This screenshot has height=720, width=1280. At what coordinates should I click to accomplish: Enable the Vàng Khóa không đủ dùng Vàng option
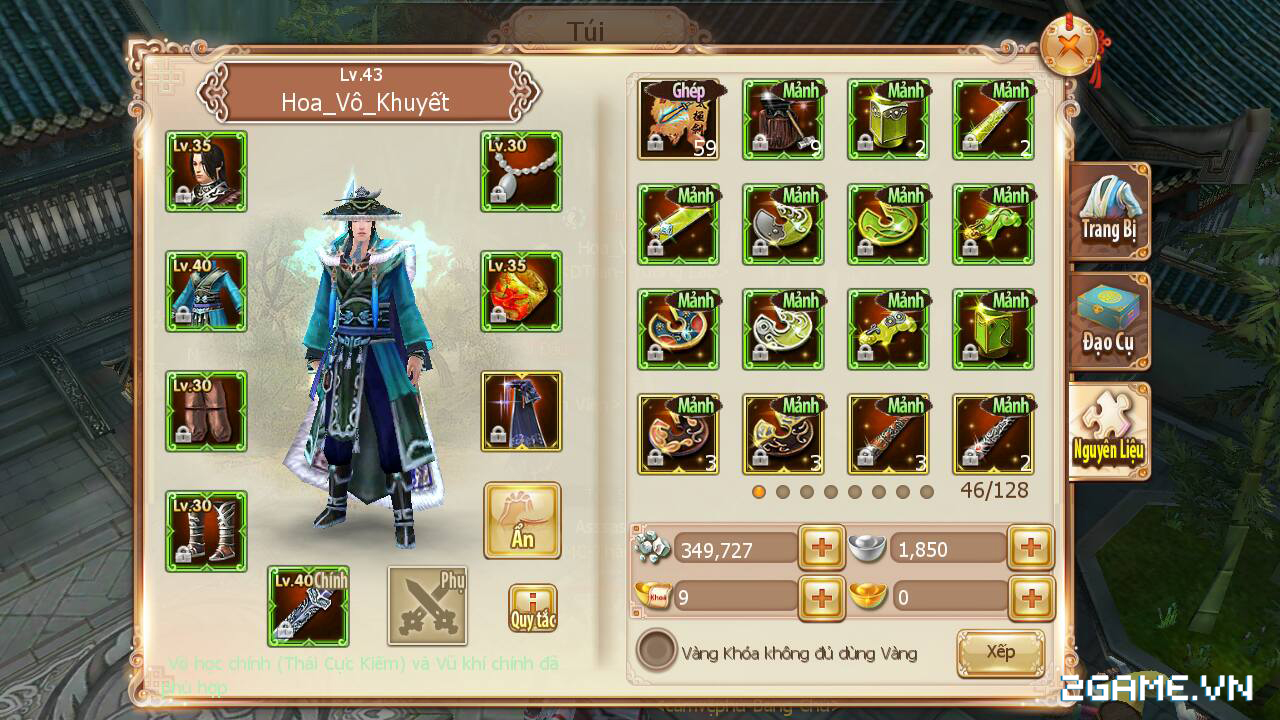point(659,652)
